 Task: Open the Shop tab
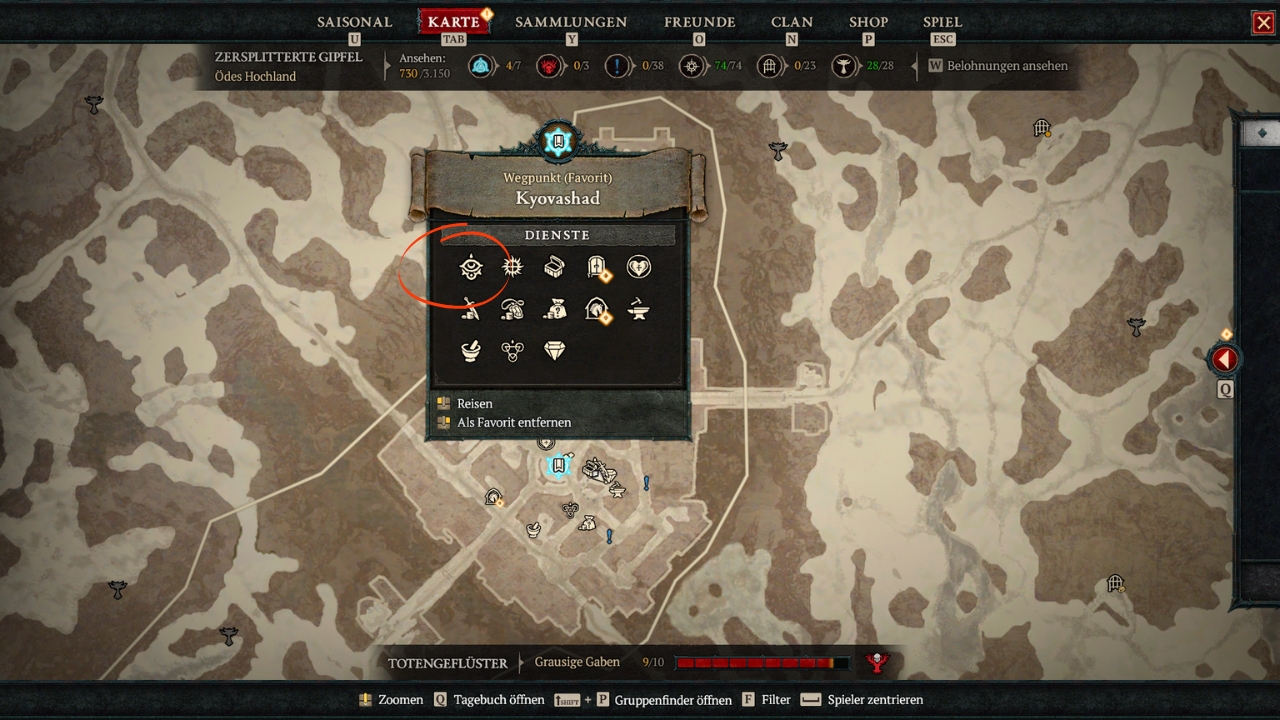coord(868,22)
